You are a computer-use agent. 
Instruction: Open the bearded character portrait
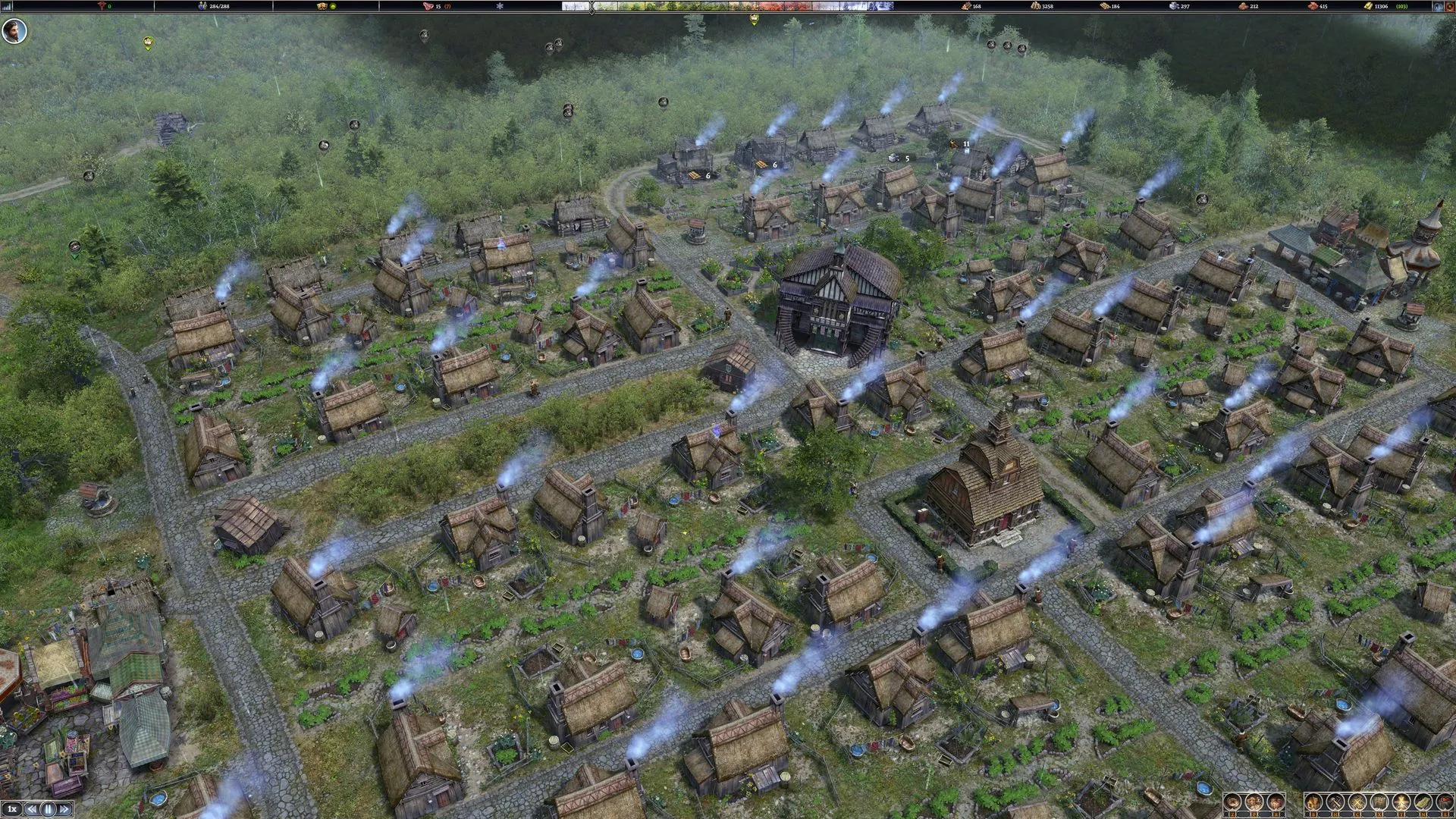[x=14, y=32]
